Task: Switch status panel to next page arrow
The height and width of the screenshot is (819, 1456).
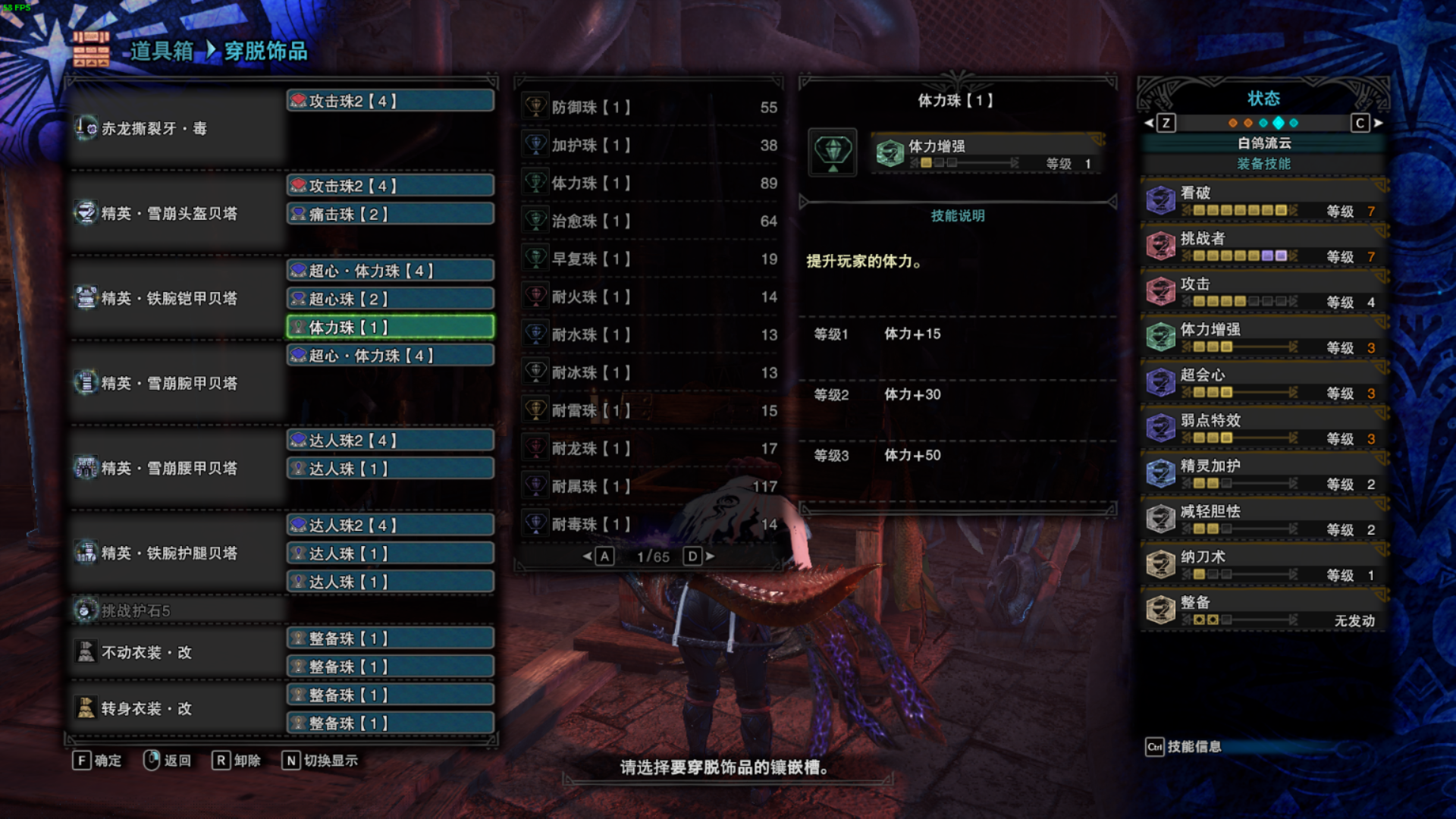Action: click(x=1379, y=123)
